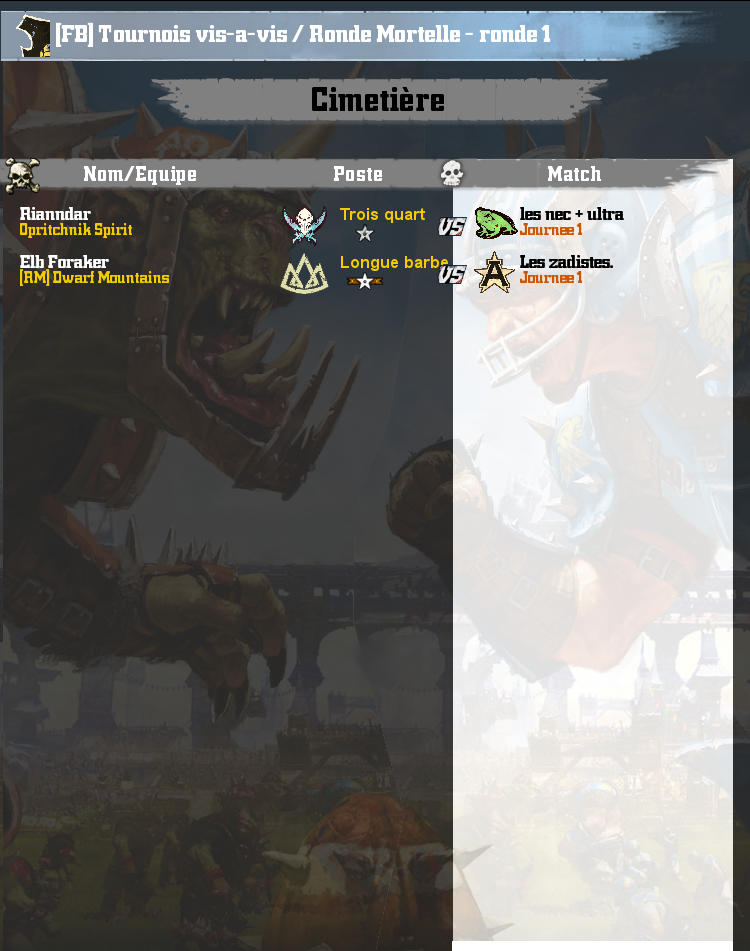This screenshot has height=951, width=750.
Task: Click the Poste column header
Action: 358,174
